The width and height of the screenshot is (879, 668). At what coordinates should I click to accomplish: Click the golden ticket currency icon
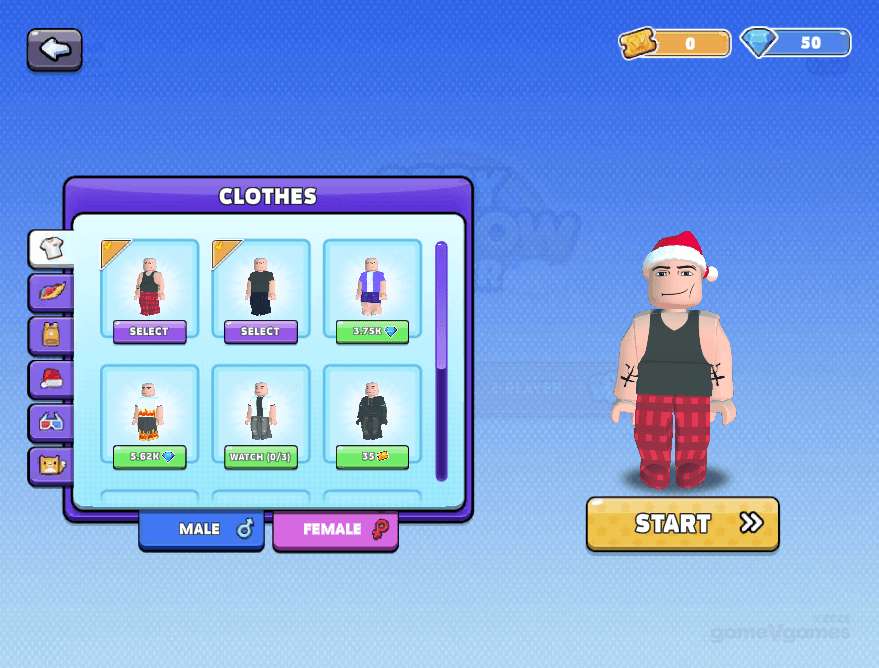pyautogui.click(x=636, y=44)
